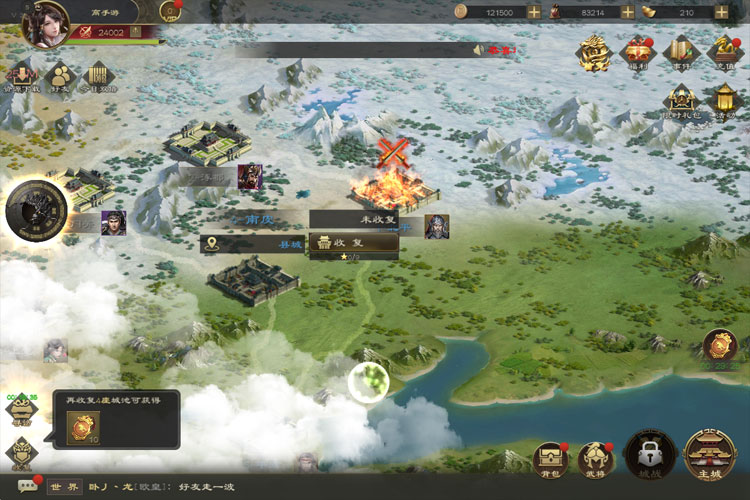The height and width of the screenshot is (500, 750).
Task: Click the locked padlock button
Action: tap(647, 457)
